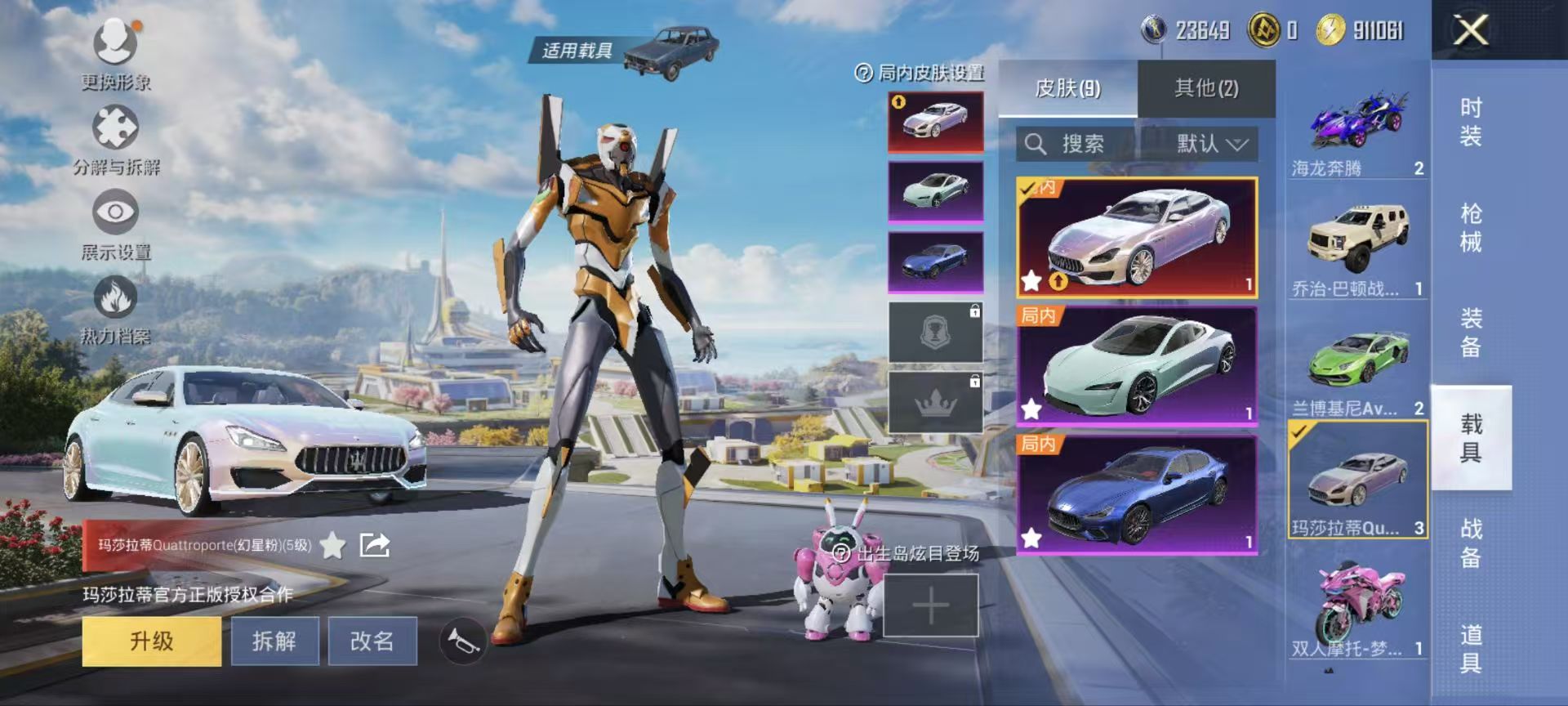
Task: Close the inventory with the X button
Action: tap(1470, 31)
